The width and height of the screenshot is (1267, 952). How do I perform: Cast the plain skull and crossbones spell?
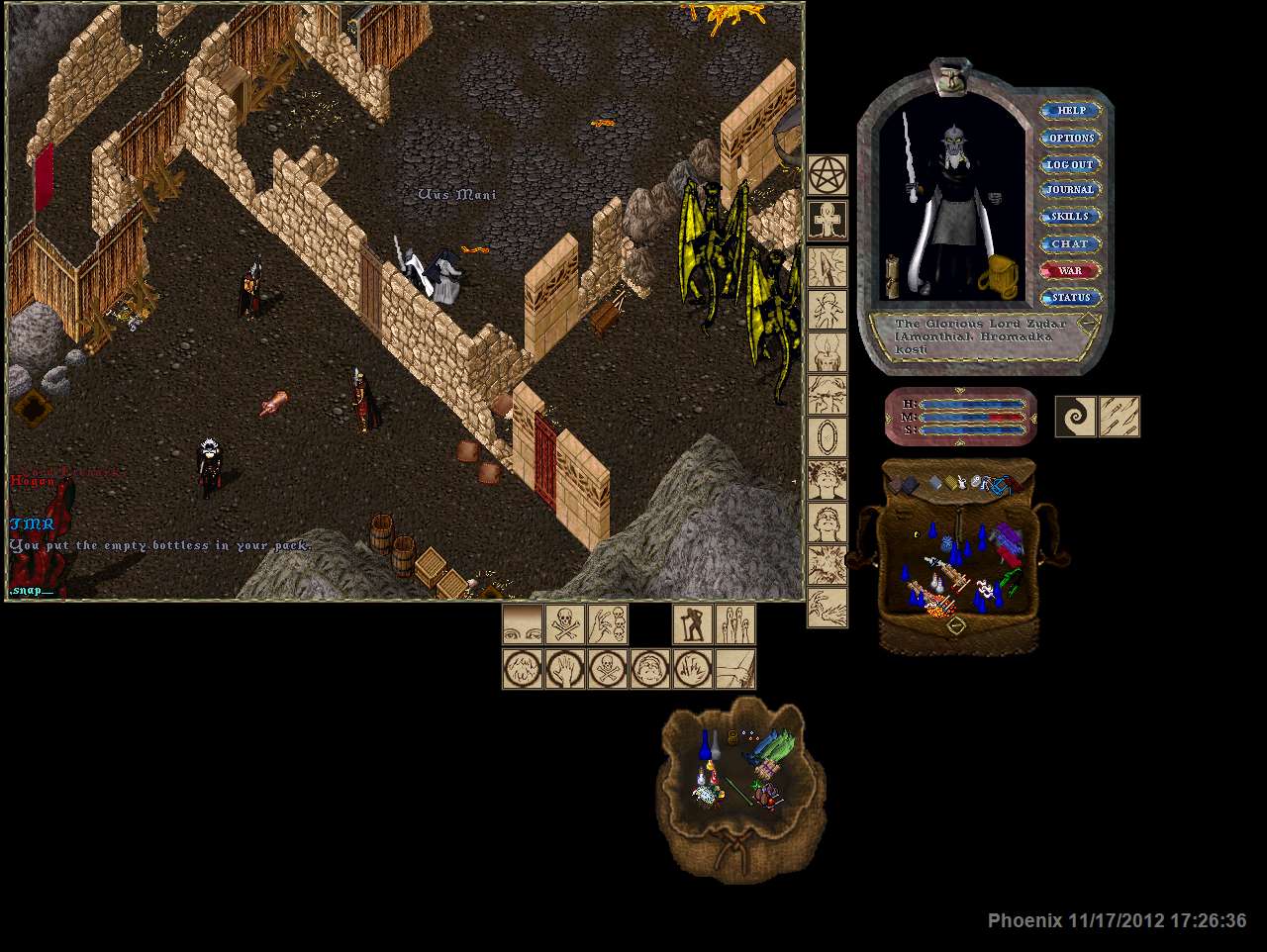click(x=564, y=625)
